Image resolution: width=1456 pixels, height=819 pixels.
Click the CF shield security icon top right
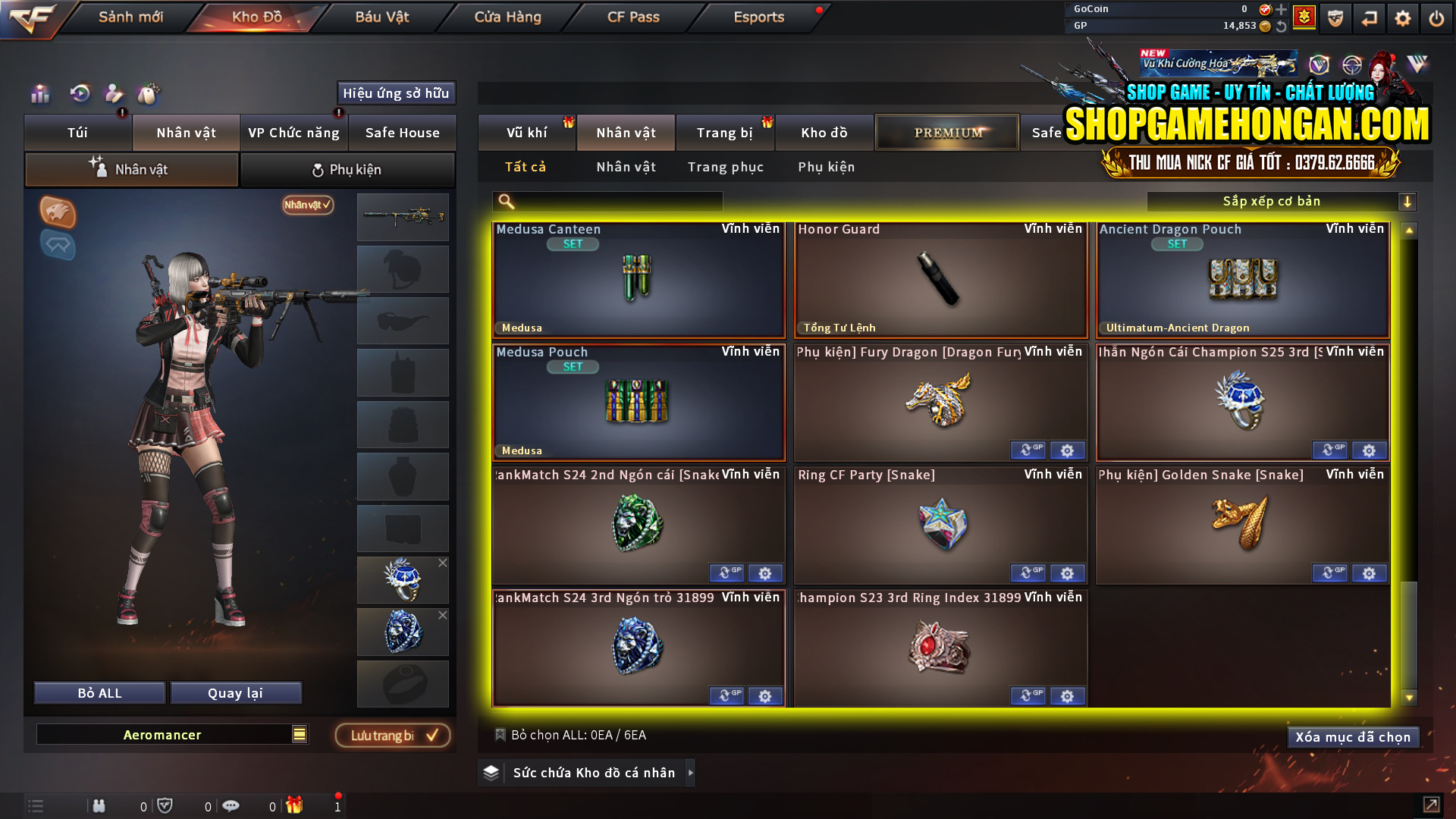pyautogui.click(x=1335, y=17)
